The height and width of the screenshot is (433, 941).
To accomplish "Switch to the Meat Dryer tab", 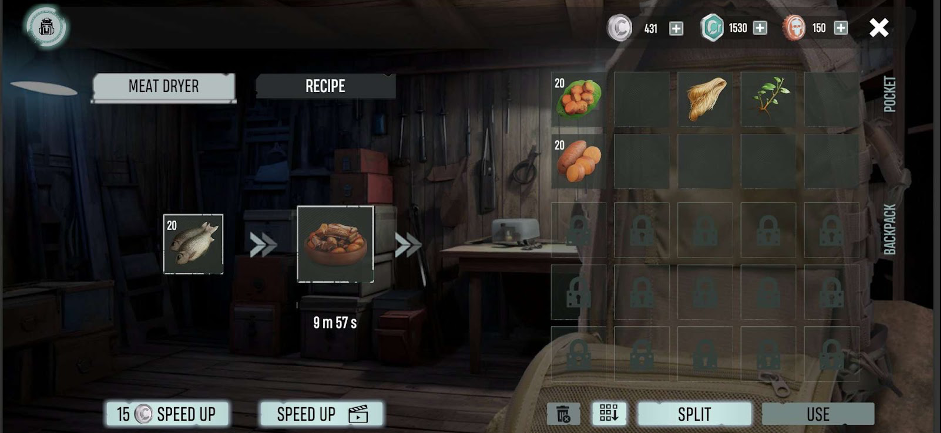I will (x=164, y=87).
